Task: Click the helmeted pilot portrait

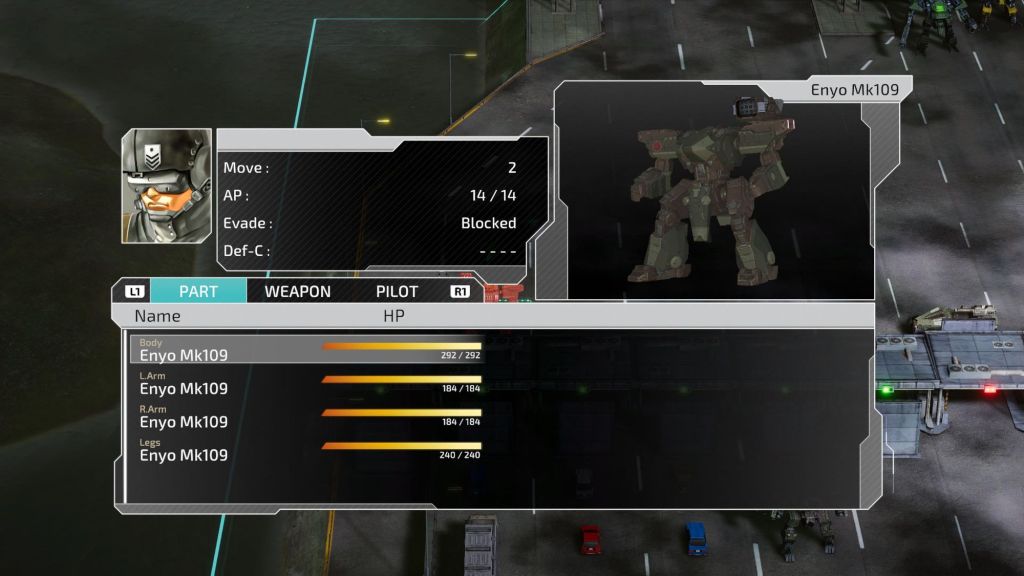Action: point(166,186)
